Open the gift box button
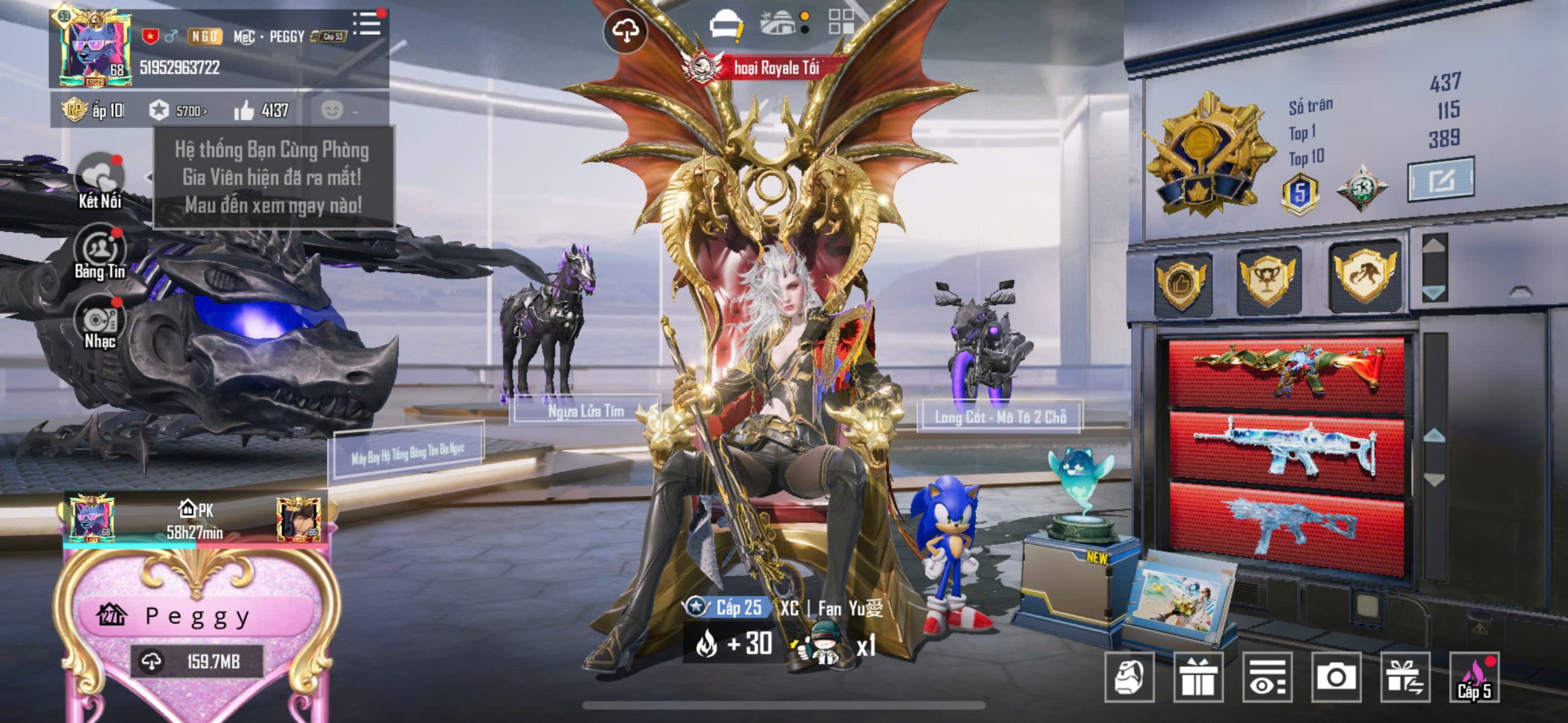Viewport: 1568px width, 723px height. click(x=1198, y=676)
